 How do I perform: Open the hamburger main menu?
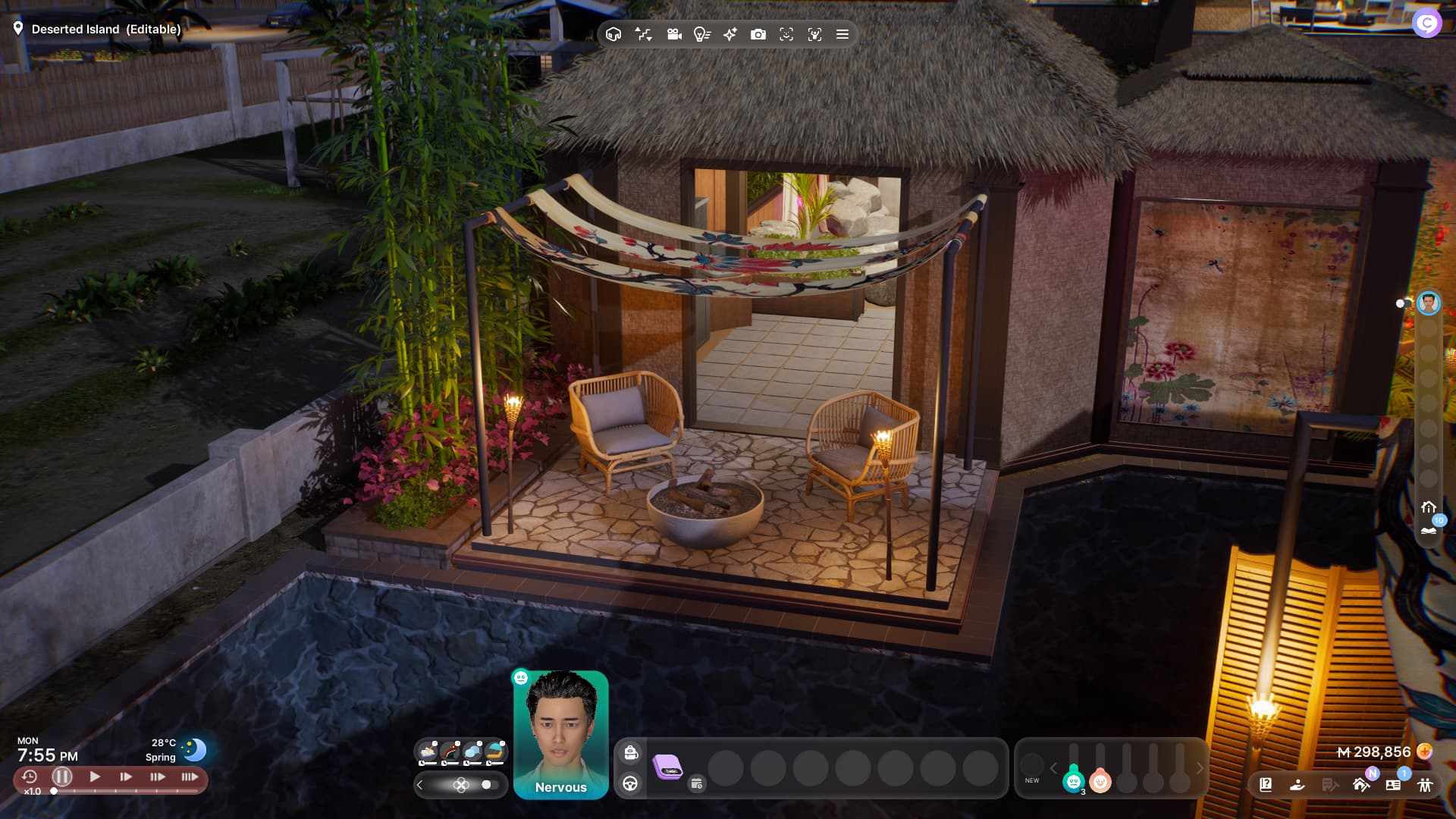(x=842, y=34)
